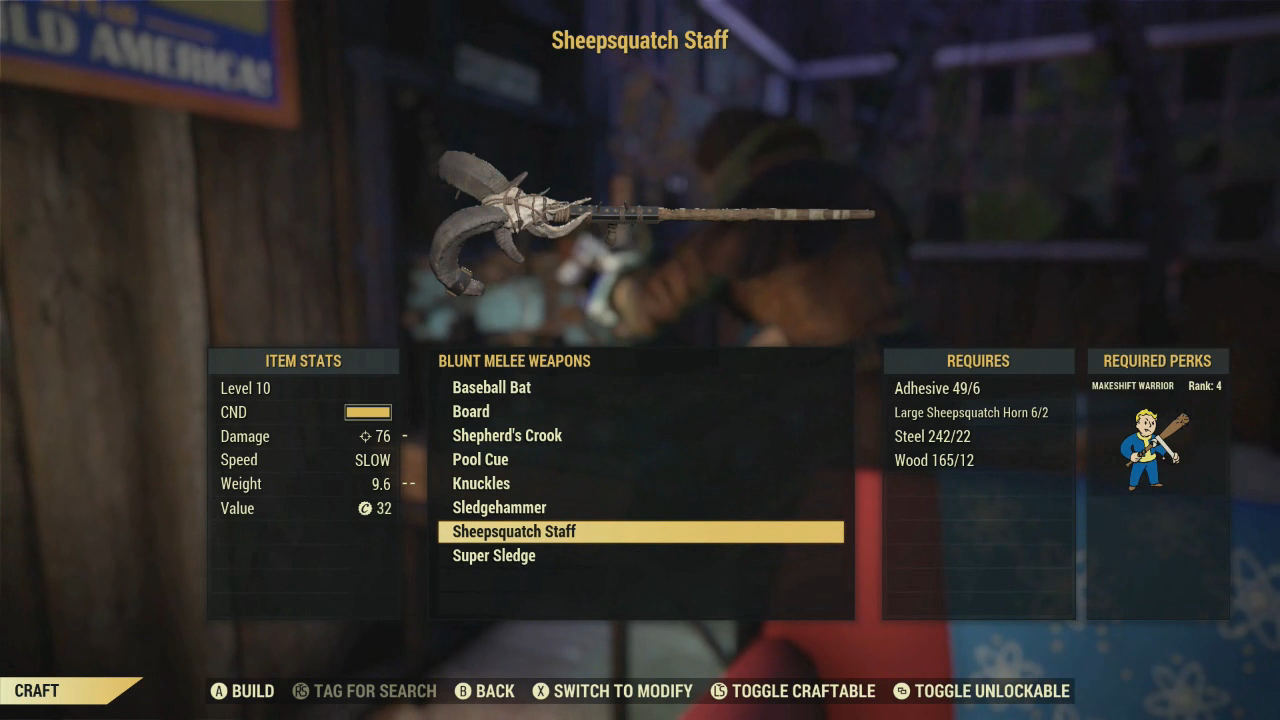
Task: Select Baseball Bat from the weapon list
Action: coord(492,388)
